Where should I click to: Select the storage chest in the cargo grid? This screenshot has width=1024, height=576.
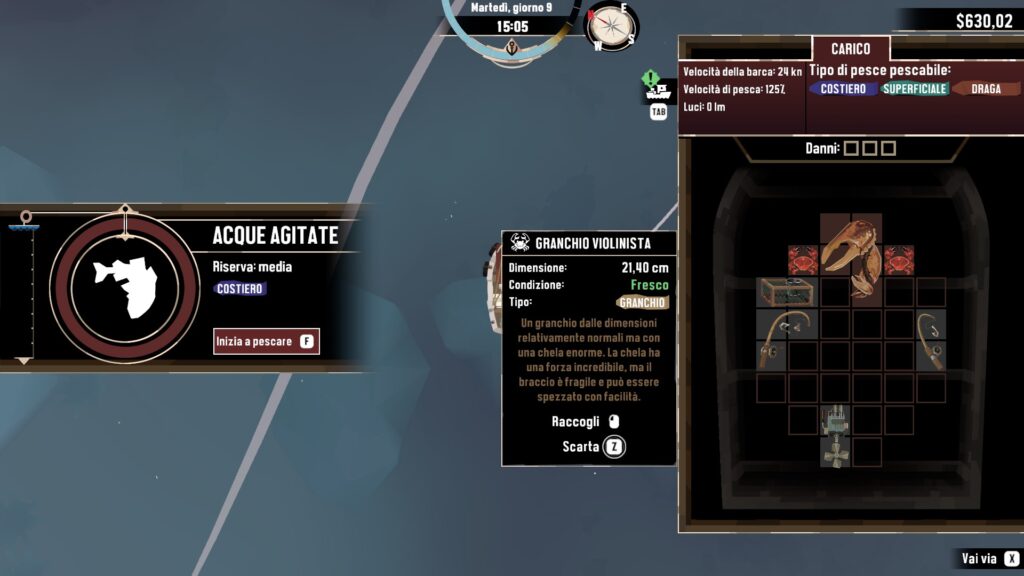coord(786,292)
